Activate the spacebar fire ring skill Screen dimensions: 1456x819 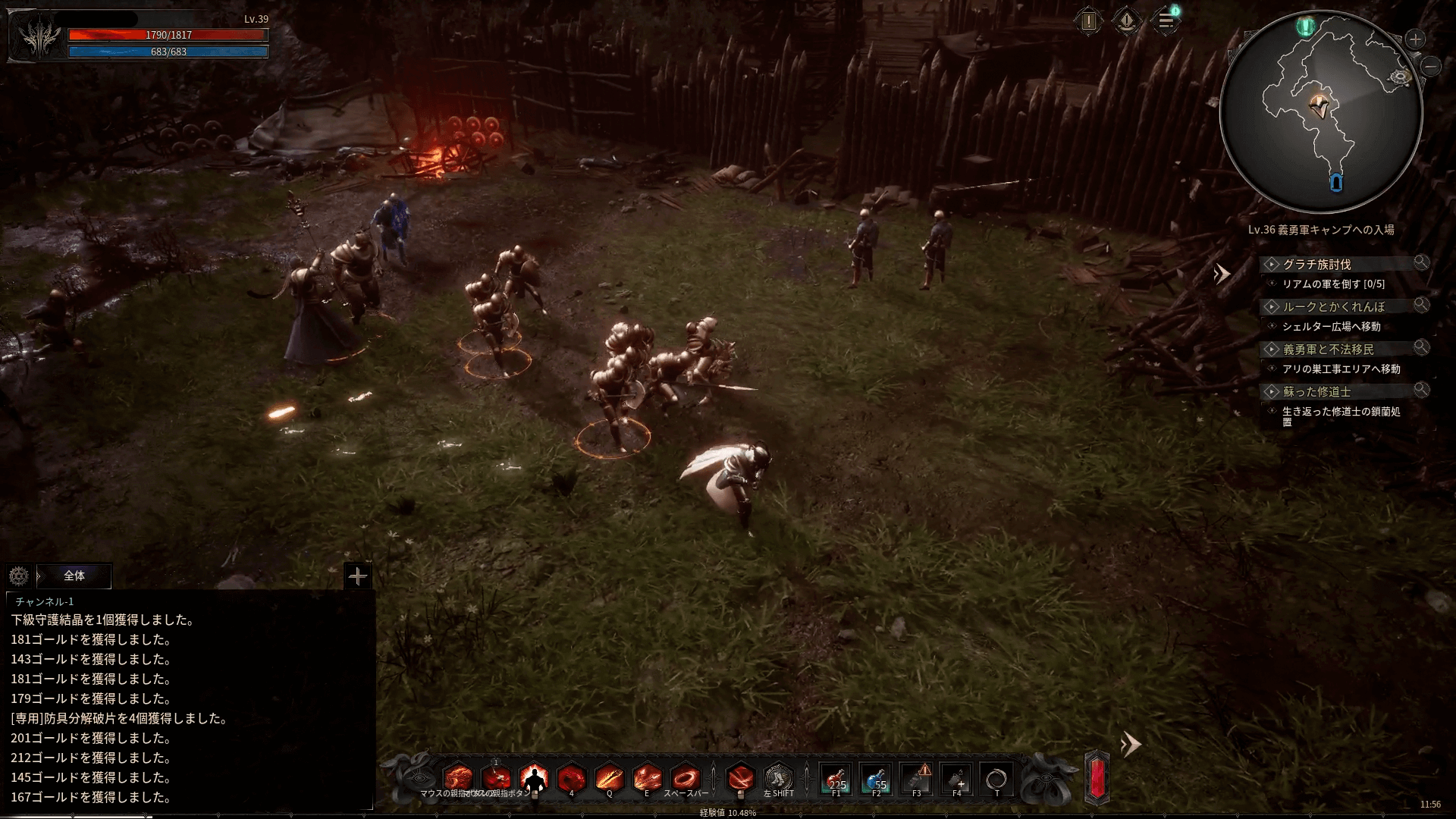pyautogui.click(x=686, y=778)
